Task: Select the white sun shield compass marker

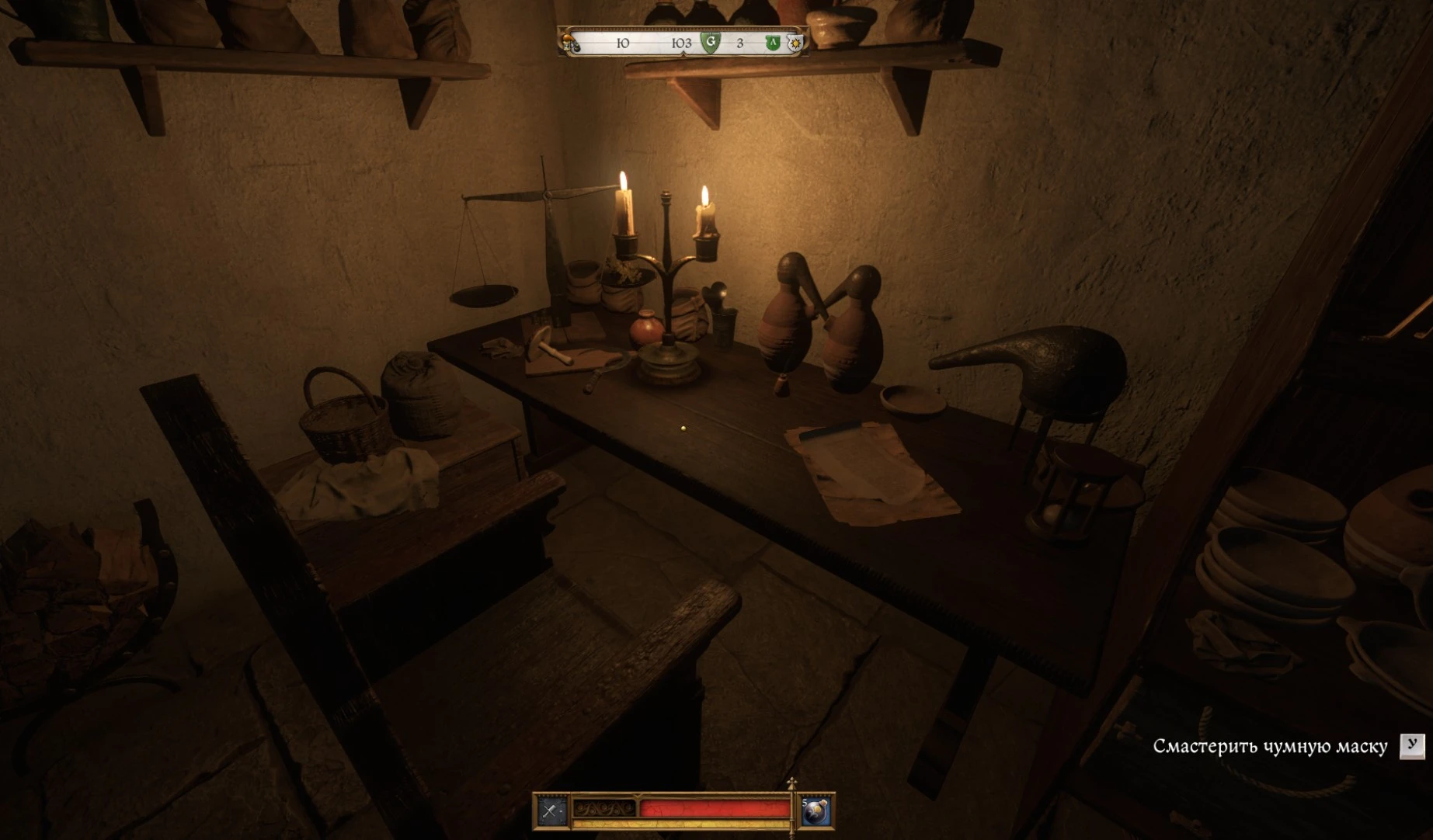Action: [795, 43]
